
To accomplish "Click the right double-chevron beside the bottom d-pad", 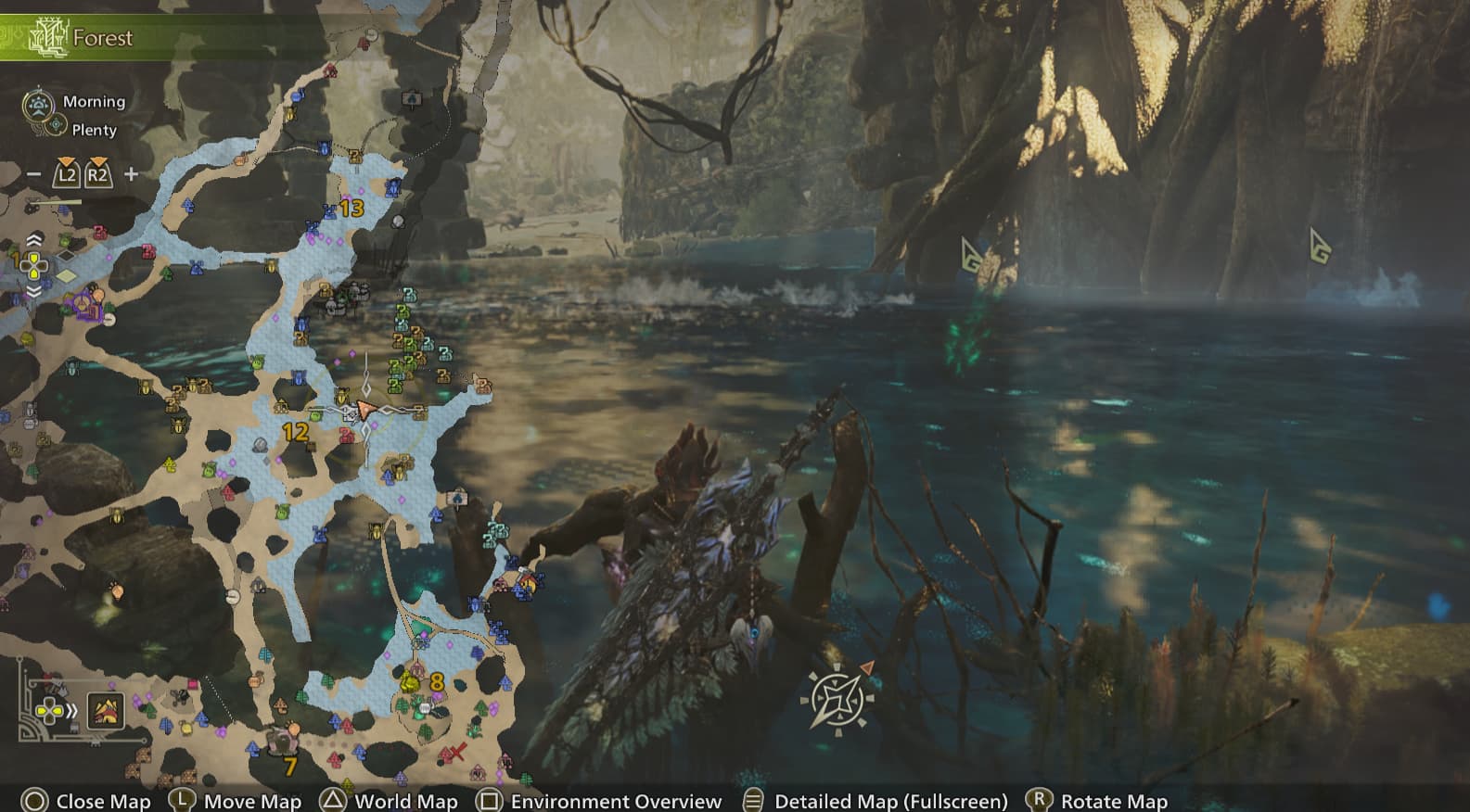I will pyautogui.click(x=70, y=713).
